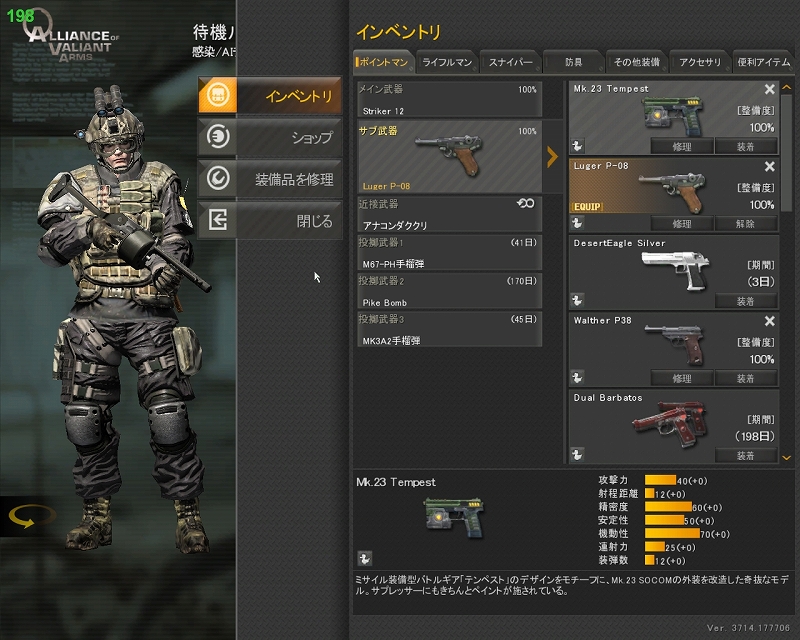Image resolution: width=800 pixels, height=640 pixels.
Task: Equip the DesertEagle Silver pistol
Action: (746, 301)
